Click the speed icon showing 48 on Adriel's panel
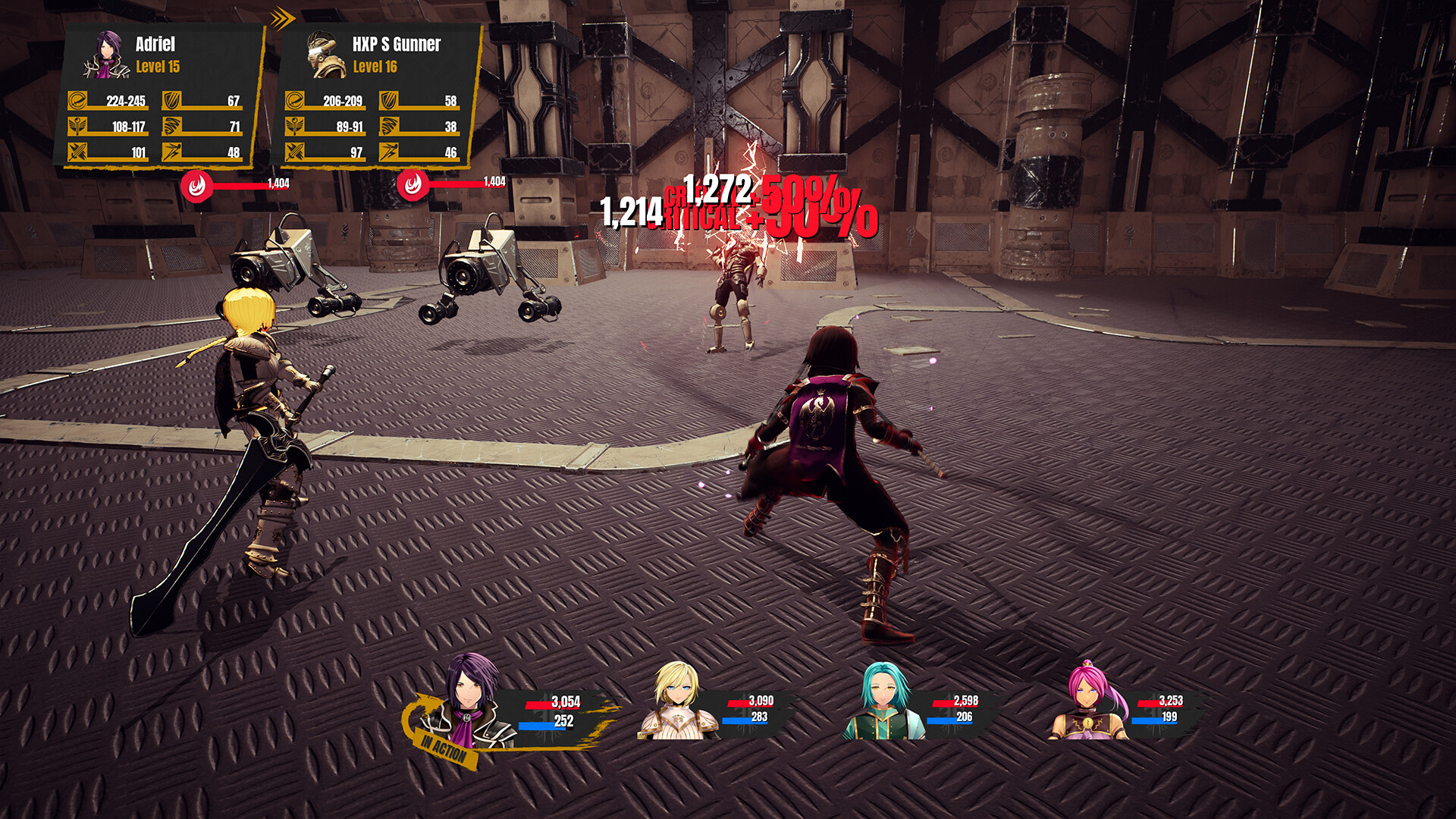 click(173, 150)
